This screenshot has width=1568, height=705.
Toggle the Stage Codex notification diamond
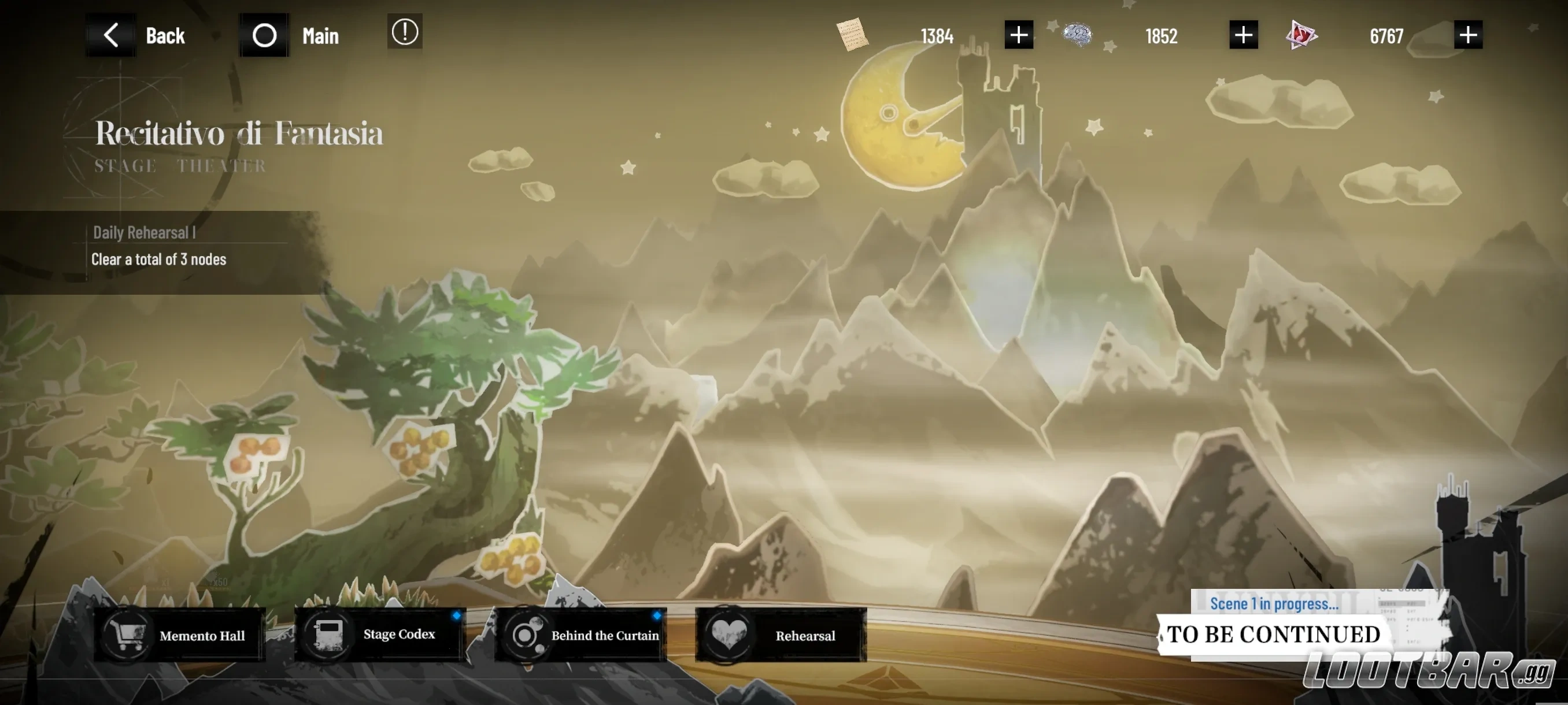pos(456,614)
